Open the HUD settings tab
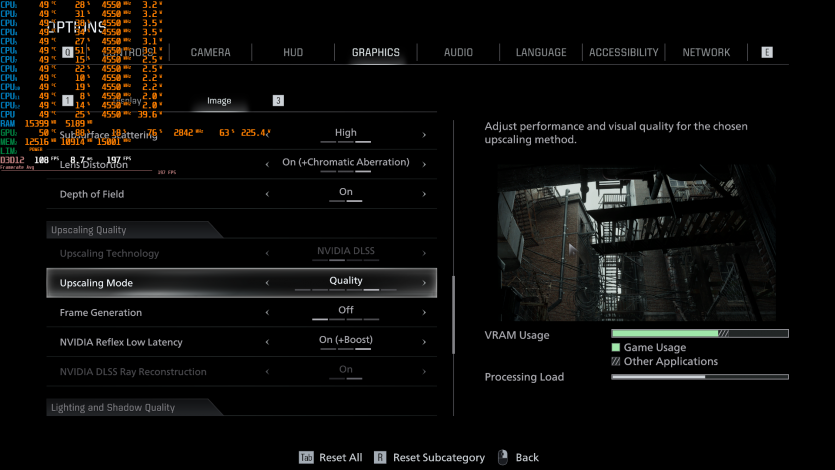Viewport: 835px width, 470px height. (x=293, y=52)
